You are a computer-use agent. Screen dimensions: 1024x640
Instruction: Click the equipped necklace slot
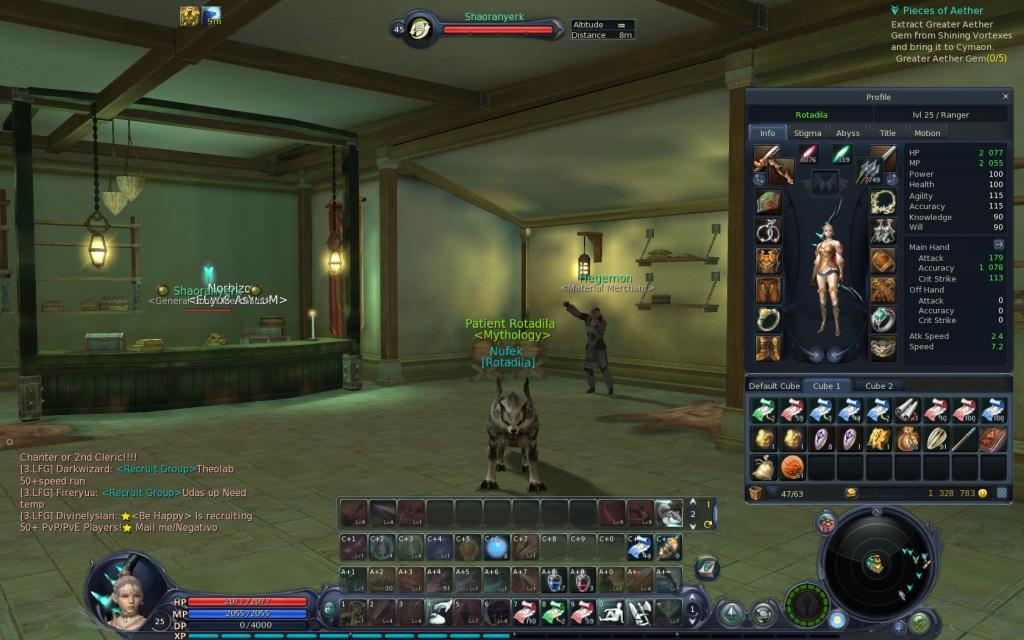click(883, 202)
